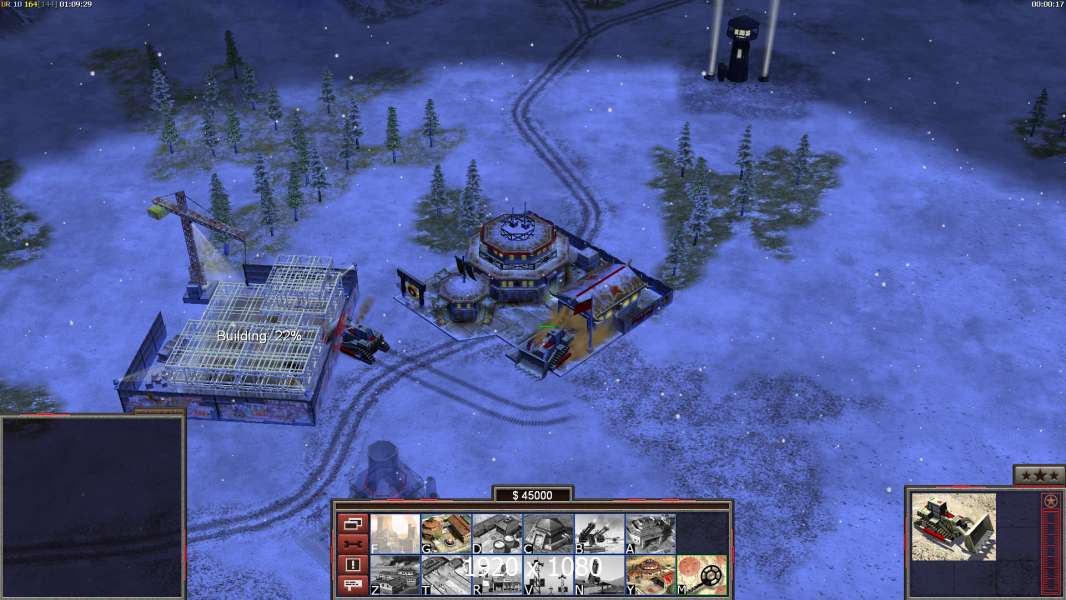Pick the build icon labeled R

(497, 575)
